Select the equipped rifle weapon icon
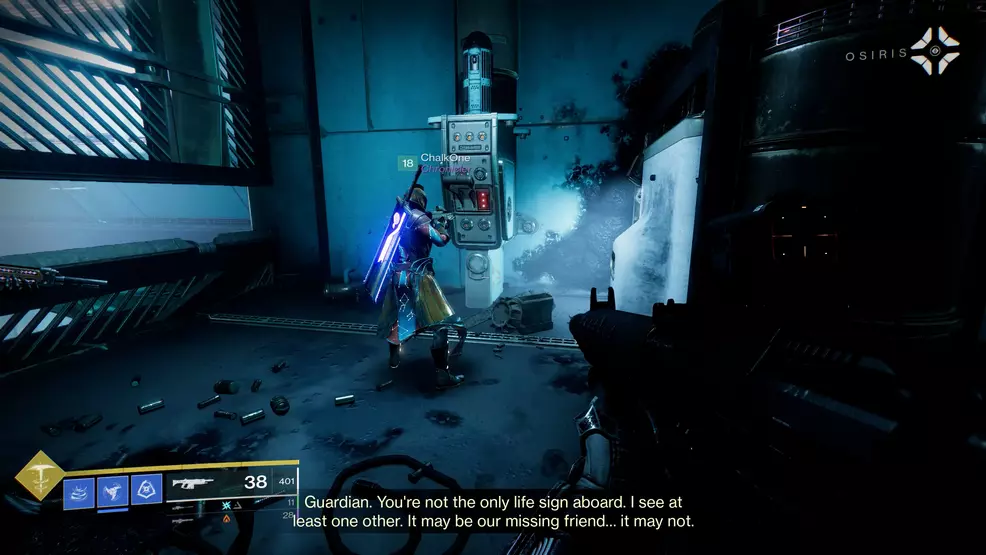 pyautogui.click(x=192, y=483)
